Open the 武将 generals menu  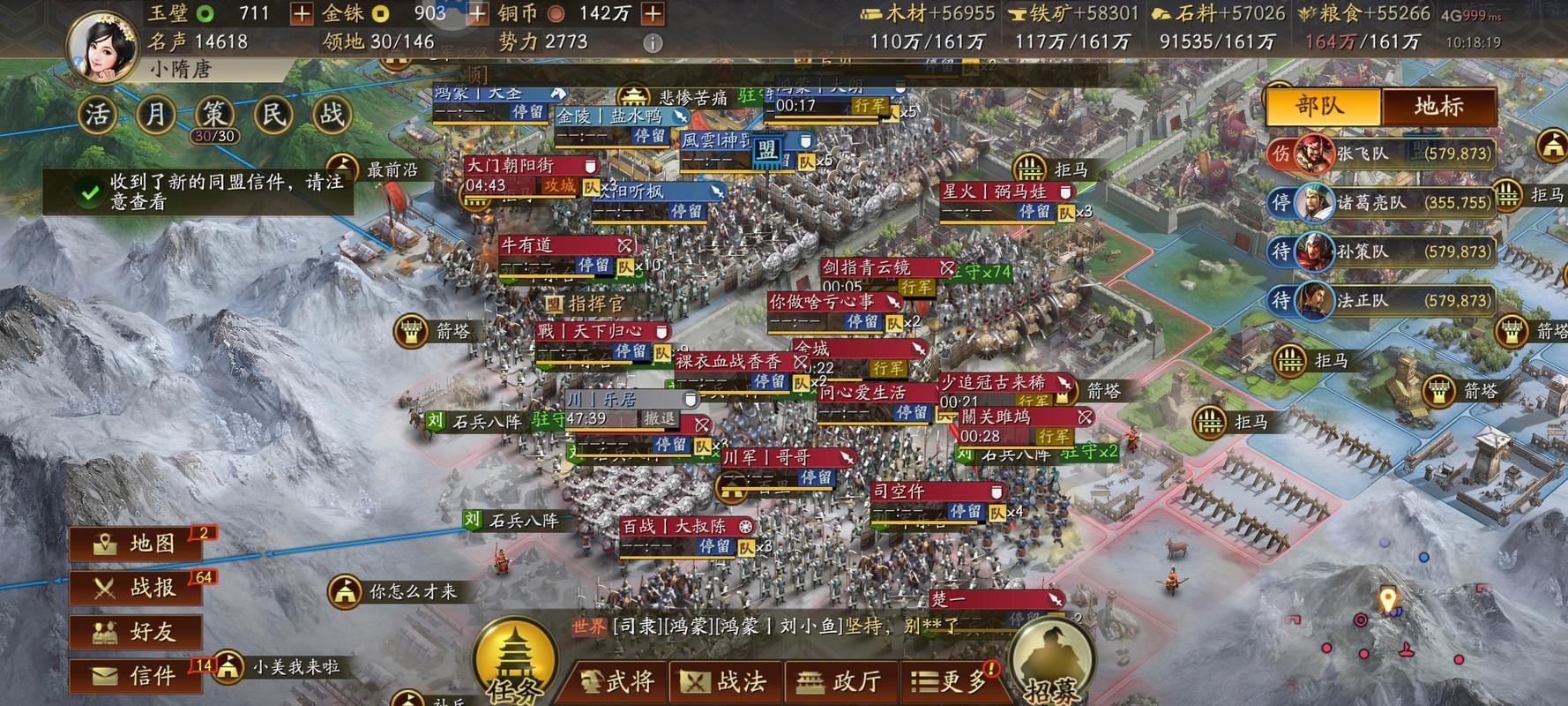click(x=617, y=680)
